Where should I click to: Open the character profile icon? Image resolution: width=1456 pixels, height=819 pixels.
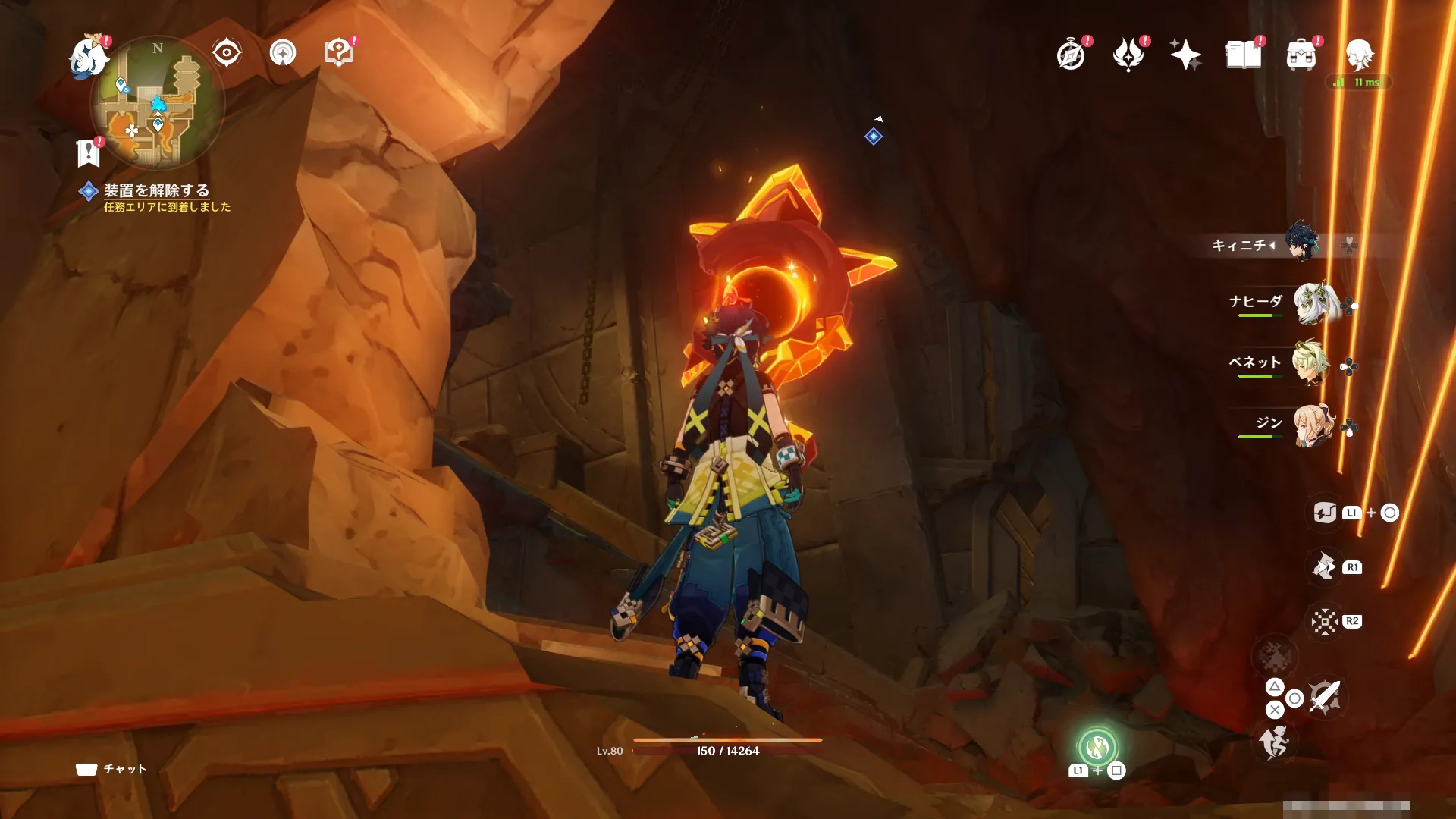click(1359, 55)
